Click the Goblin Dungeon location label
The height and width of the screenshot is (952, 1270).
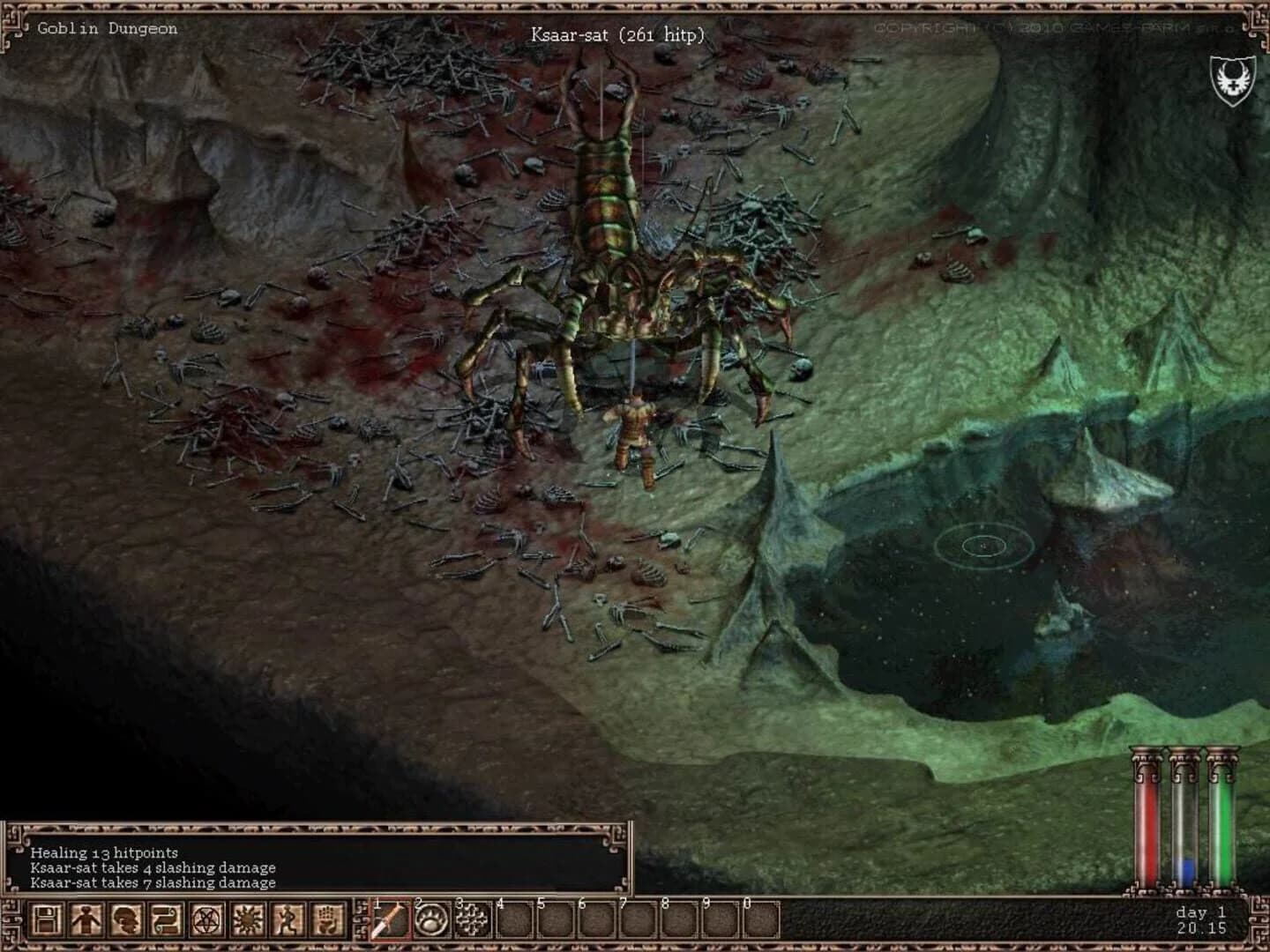106,27
